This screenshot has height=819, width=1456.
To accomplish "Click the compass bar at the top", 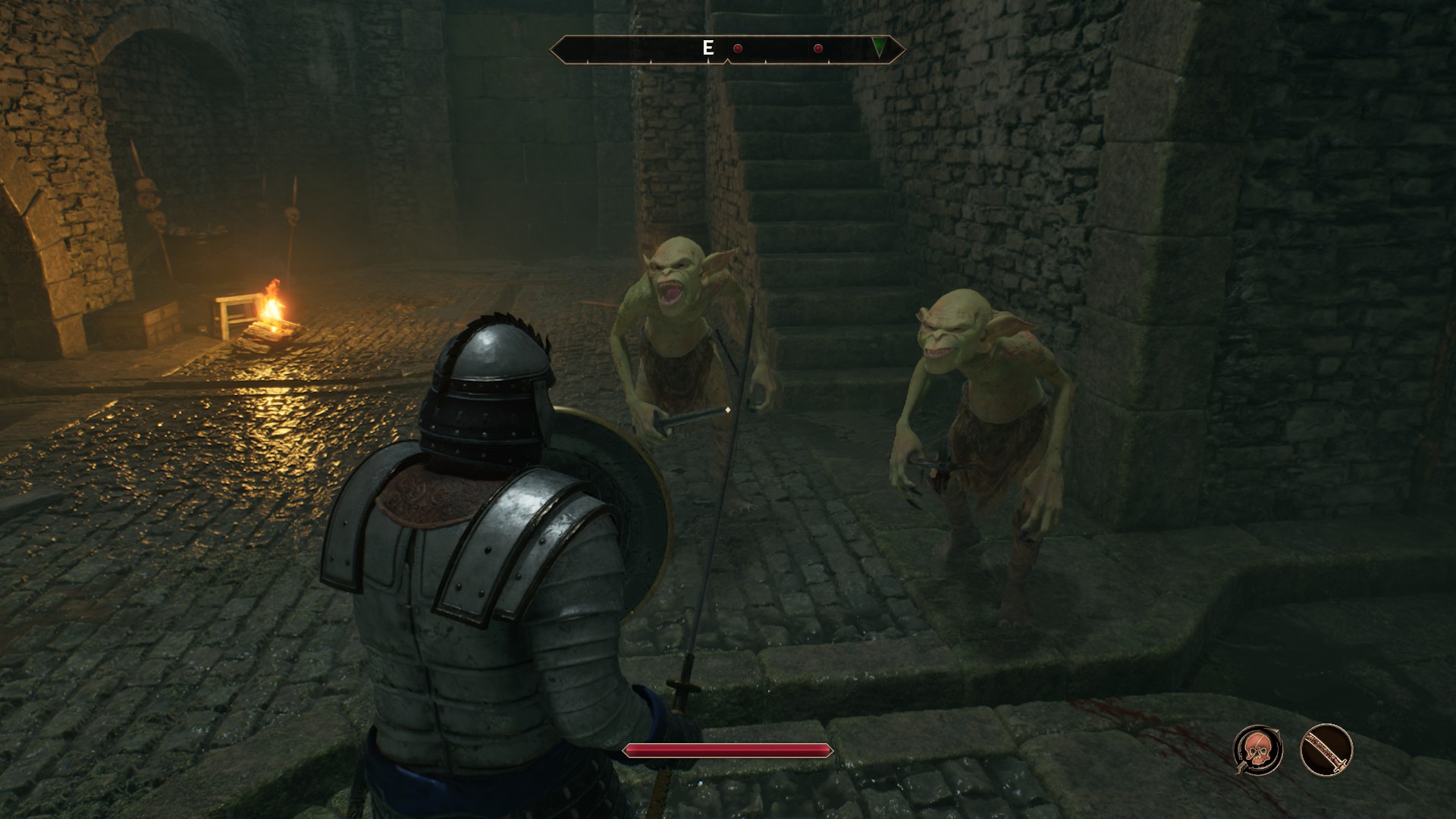I will [x=726, y=49].
